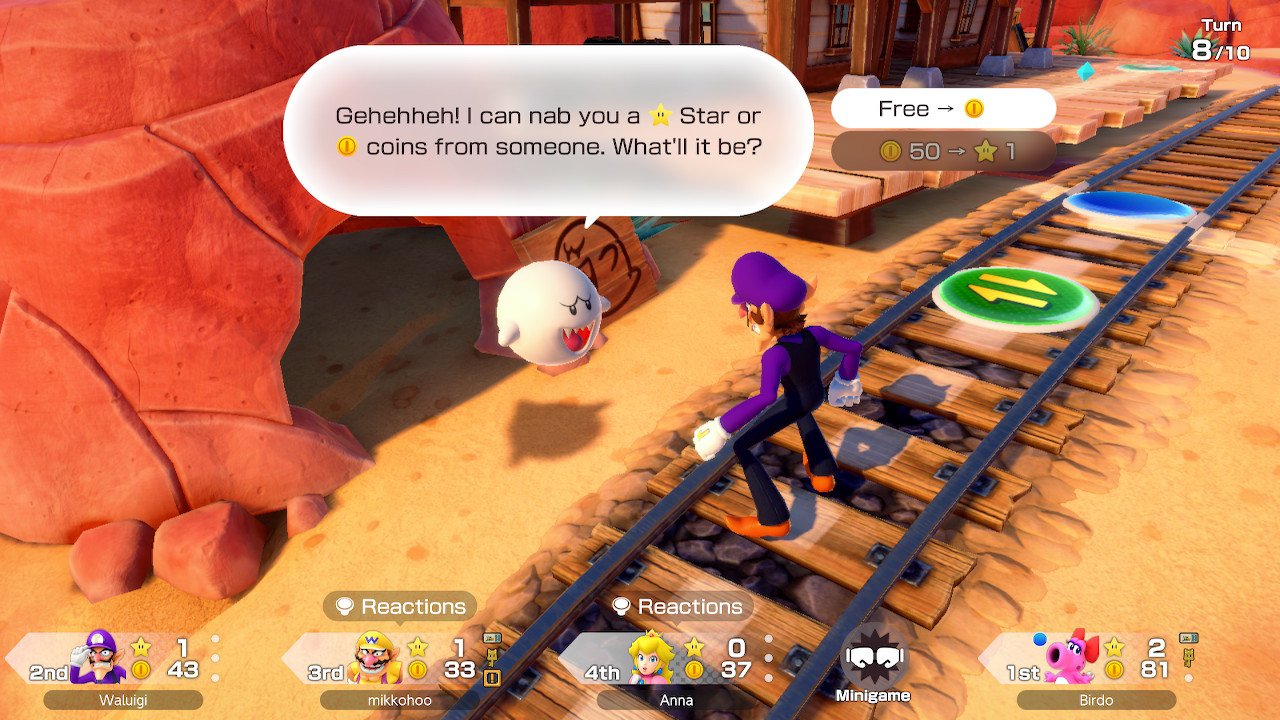Choose the Free coins option
Viewport: 1280px width, 720px height.
tap(942, 109)
